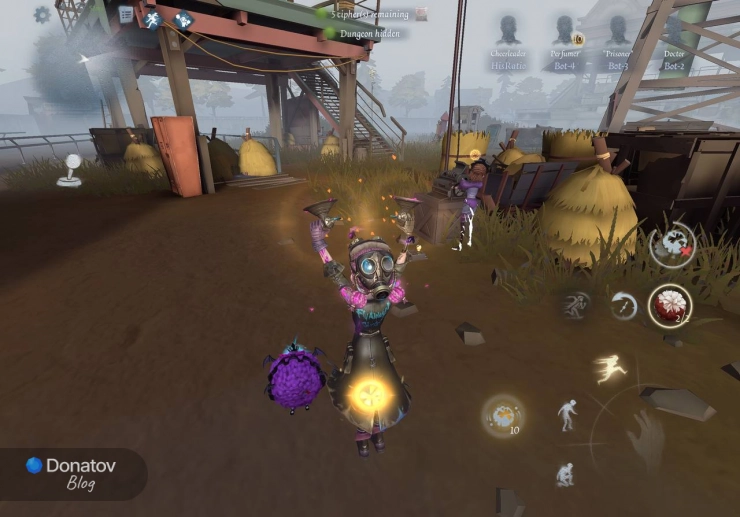Use the glowing orange item with count 10

[501, 415]
